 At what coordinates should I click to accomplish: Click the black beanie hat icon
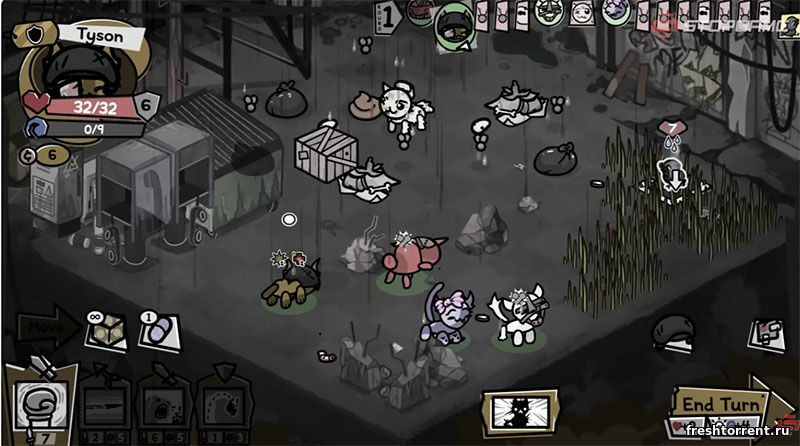673,333
